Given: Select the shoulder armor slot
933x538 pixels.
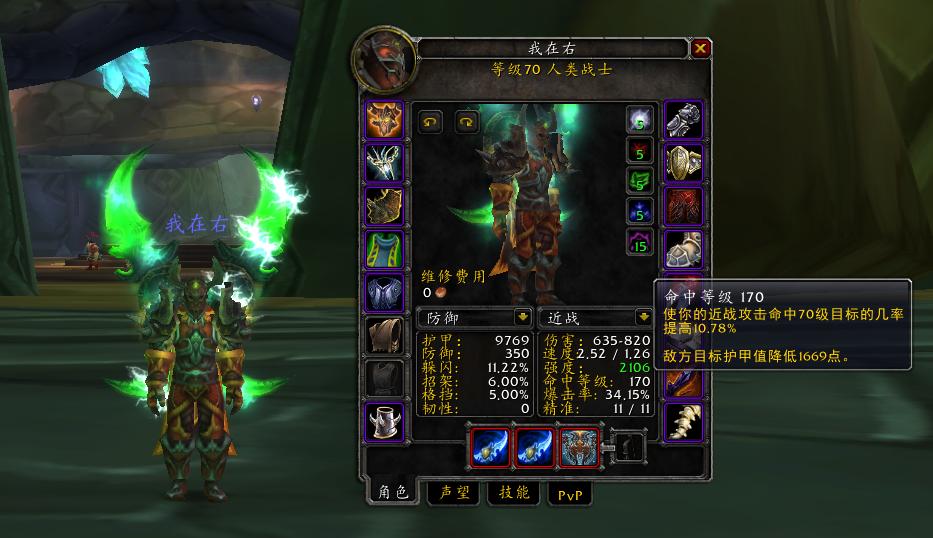Looking at the screenshot, I should pos(385,206).
